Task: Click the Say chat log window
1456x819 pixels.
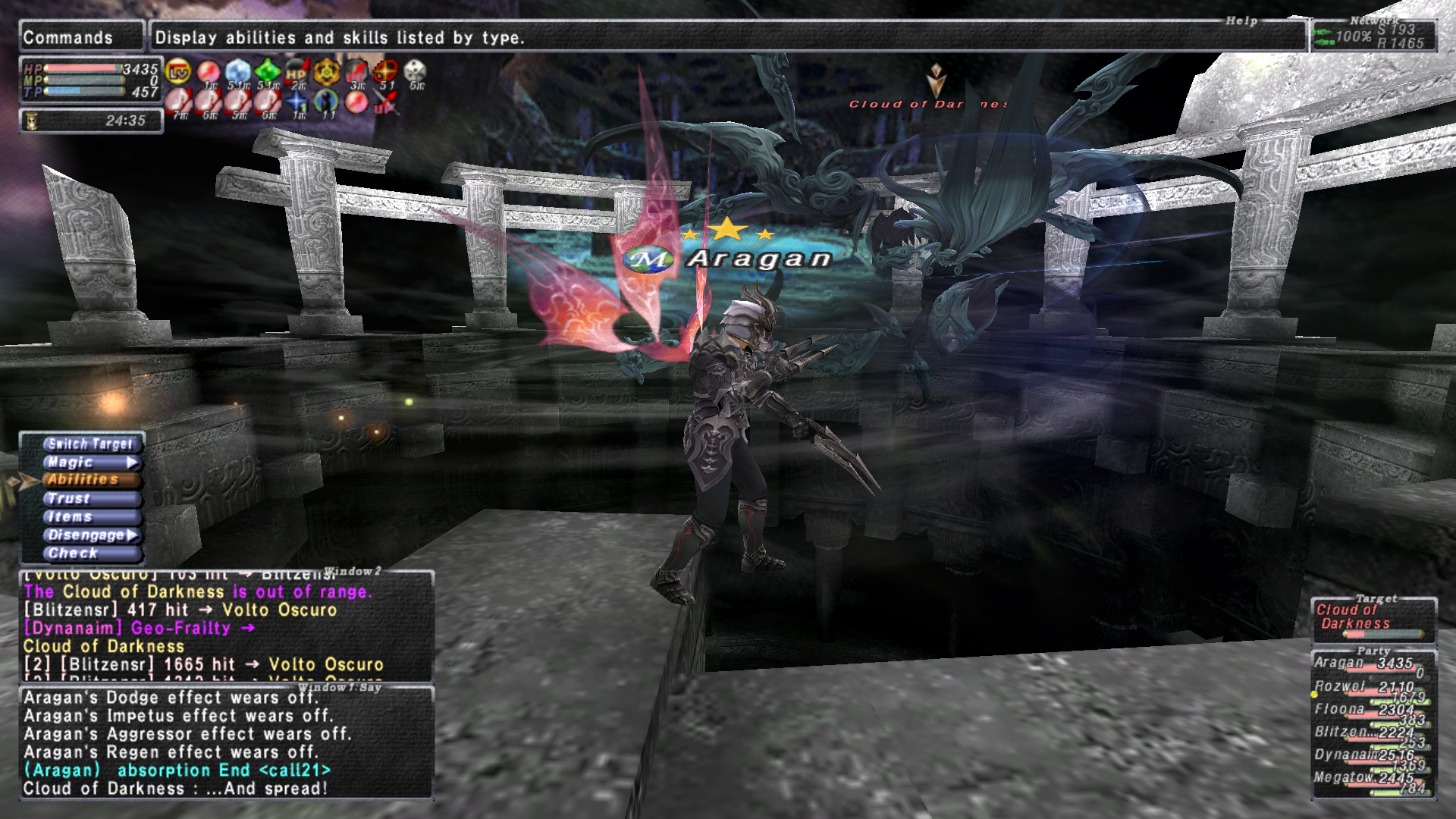Action: 226,743
